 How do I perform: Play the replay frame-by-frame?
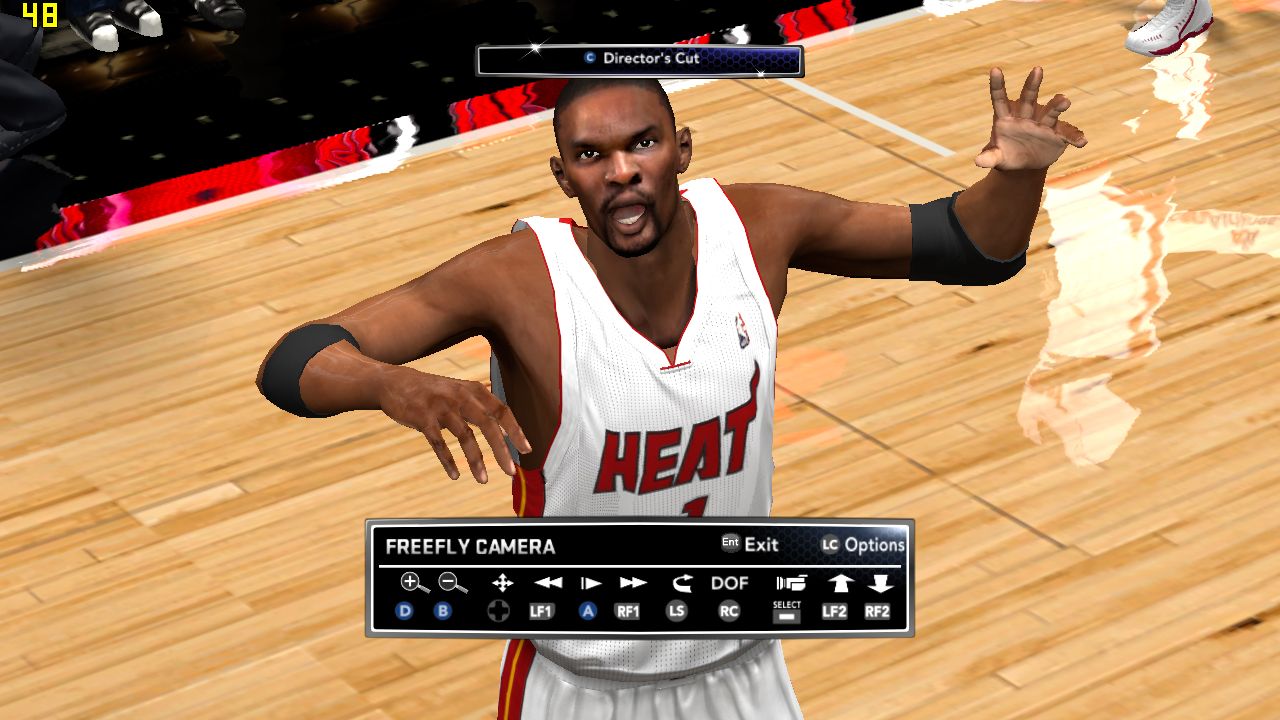click(x=590, y=582)
